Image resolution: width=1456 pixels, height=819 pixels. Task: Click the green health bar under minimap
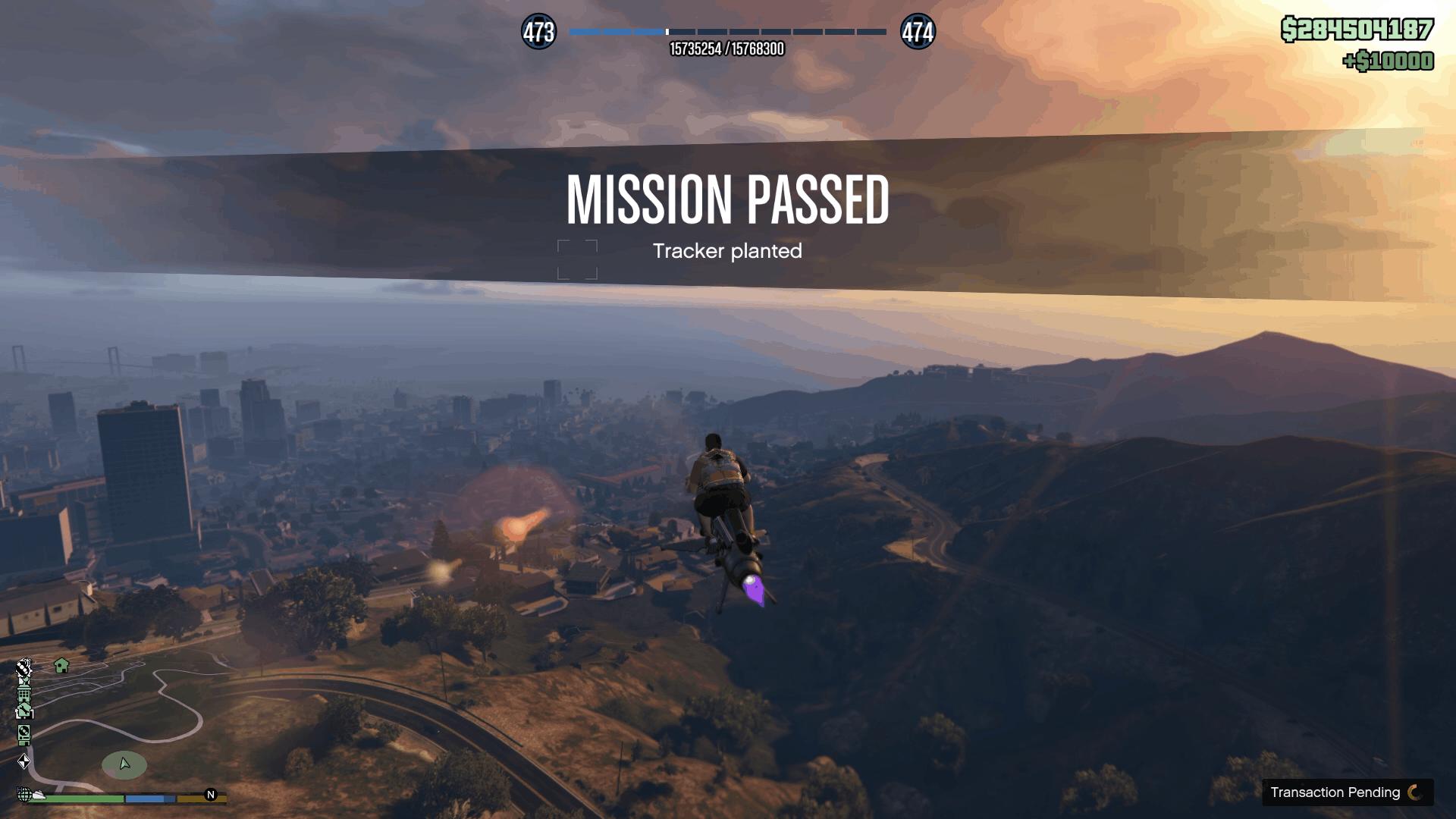pos(83,798)
